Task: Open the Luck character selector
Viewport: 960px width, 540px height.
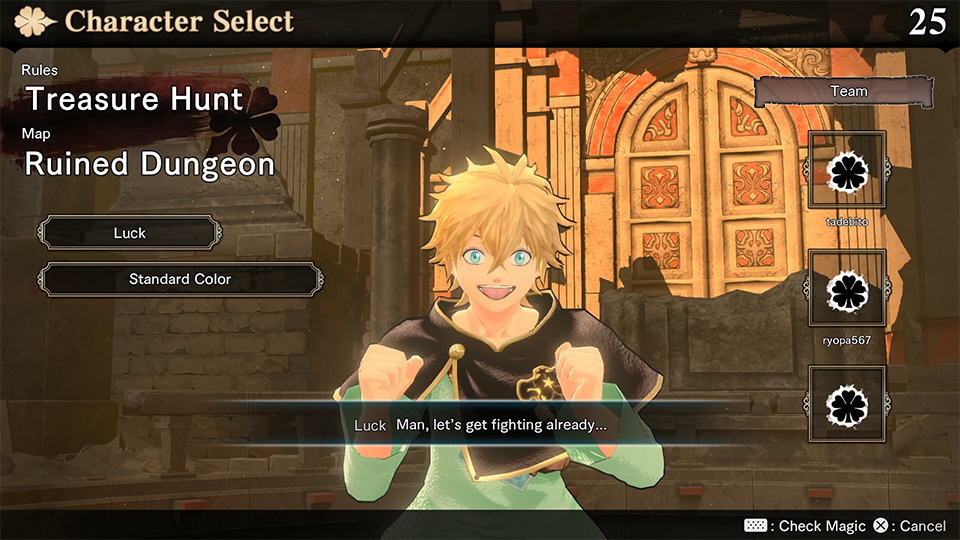Action: pos(130,233)
